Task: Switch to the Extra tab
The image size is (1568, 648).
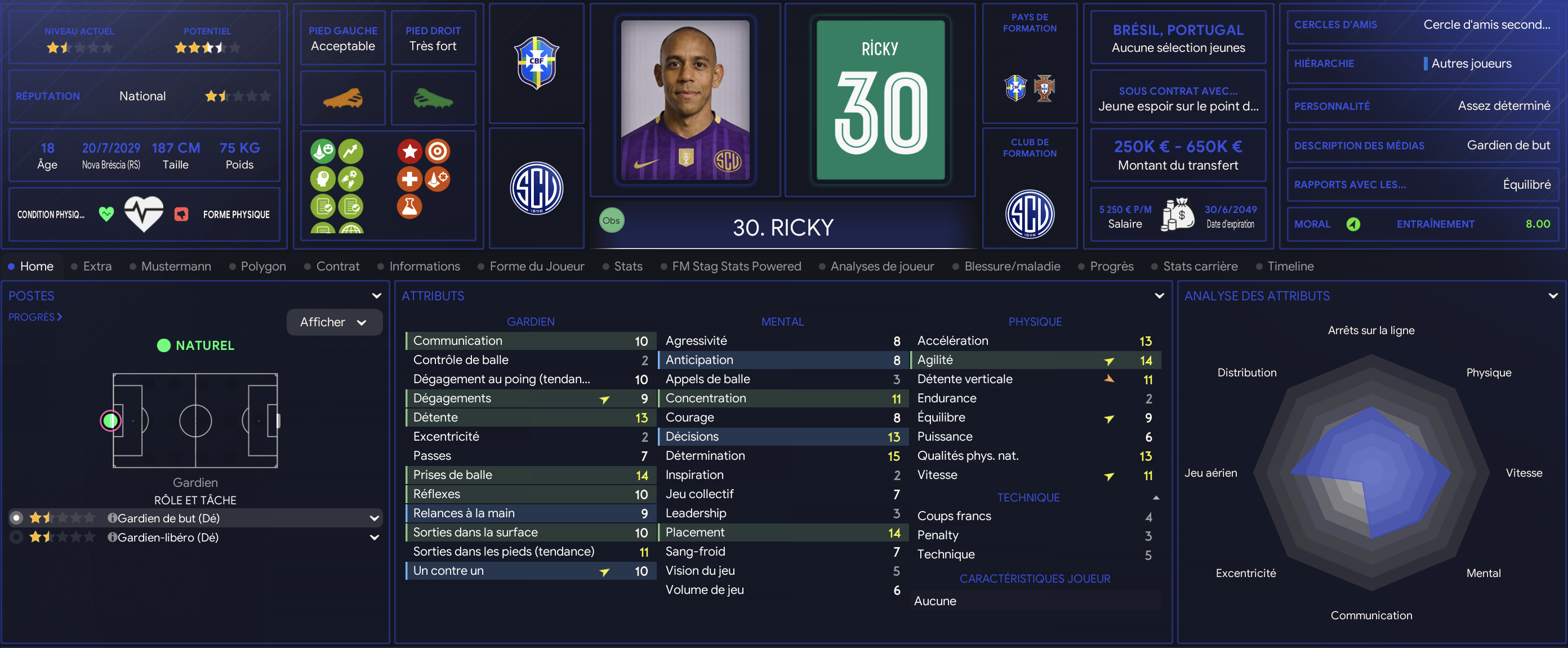Action: point(97,266)
